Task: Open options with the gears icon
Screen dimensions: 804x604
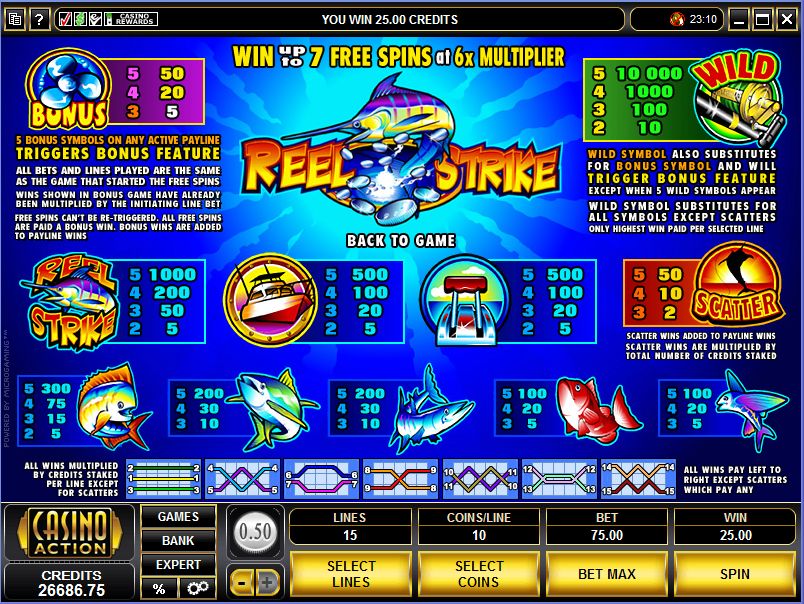Action: pyautogui.click(x=197, y=588)
